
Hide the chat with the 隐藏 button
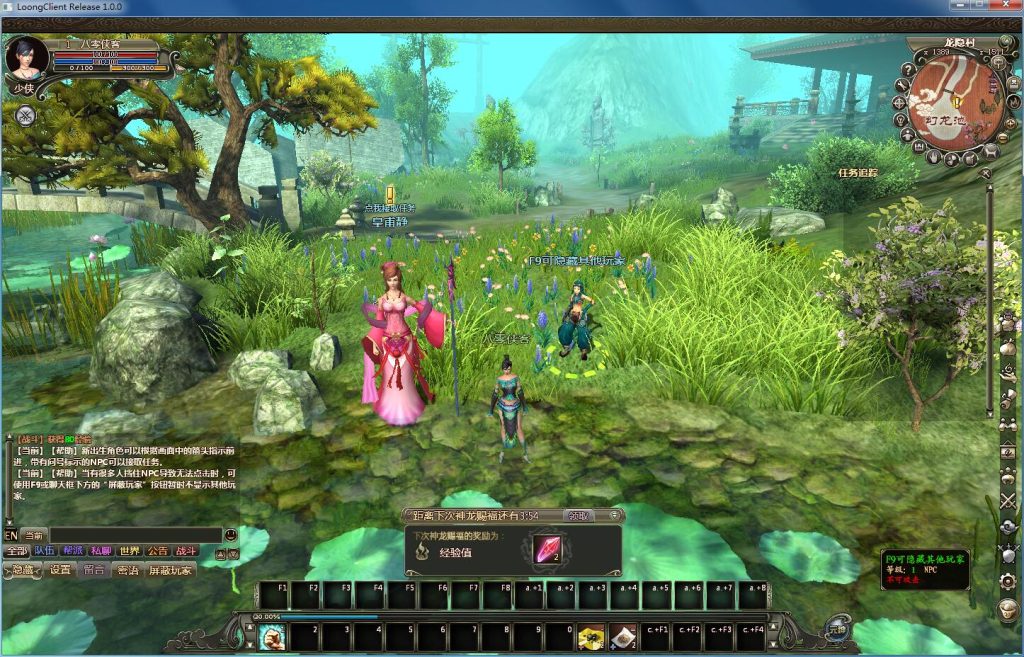click(x=23, y=570)
